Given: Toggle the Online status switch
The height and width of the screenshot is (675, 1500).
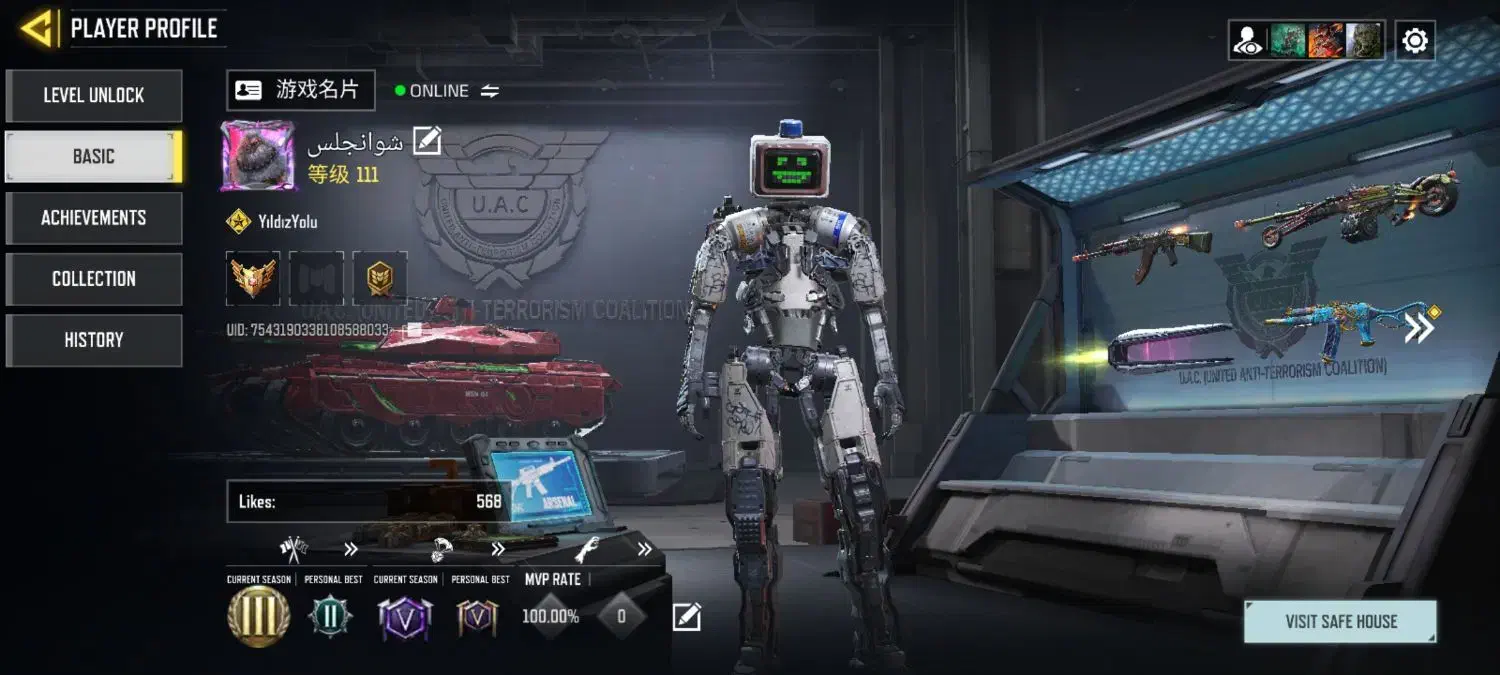Looking at the screenshot, I should [489, 91].
